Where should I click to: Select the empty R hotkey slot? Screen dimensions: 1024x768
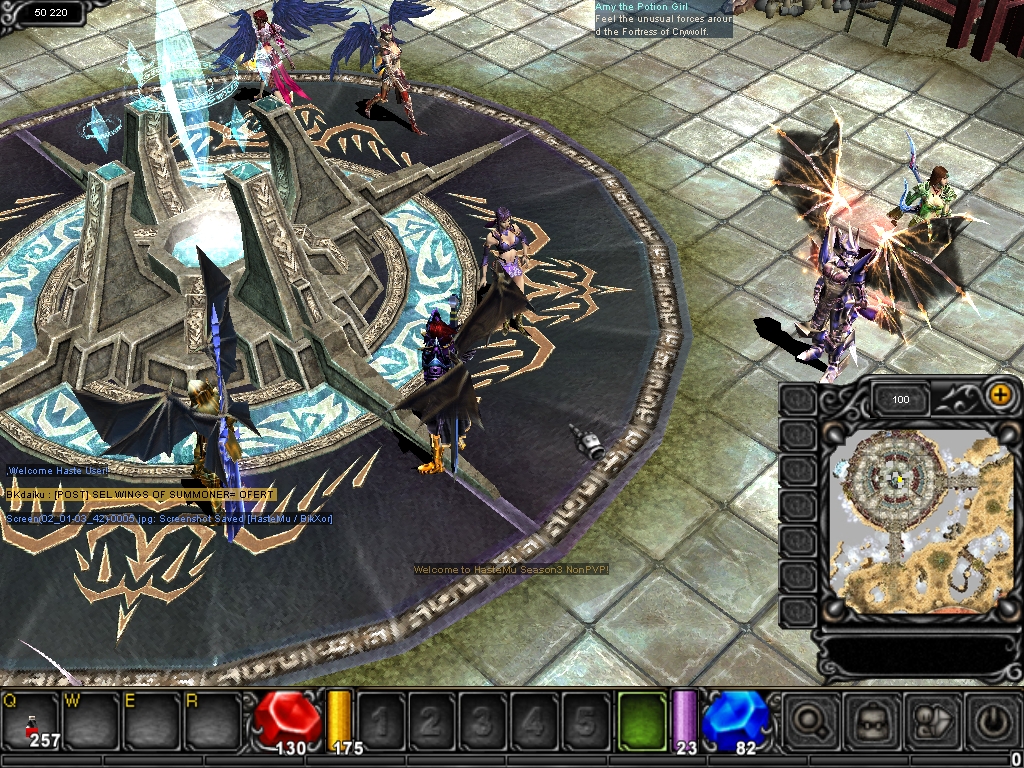pyautogui.click(x=210, y=719)
